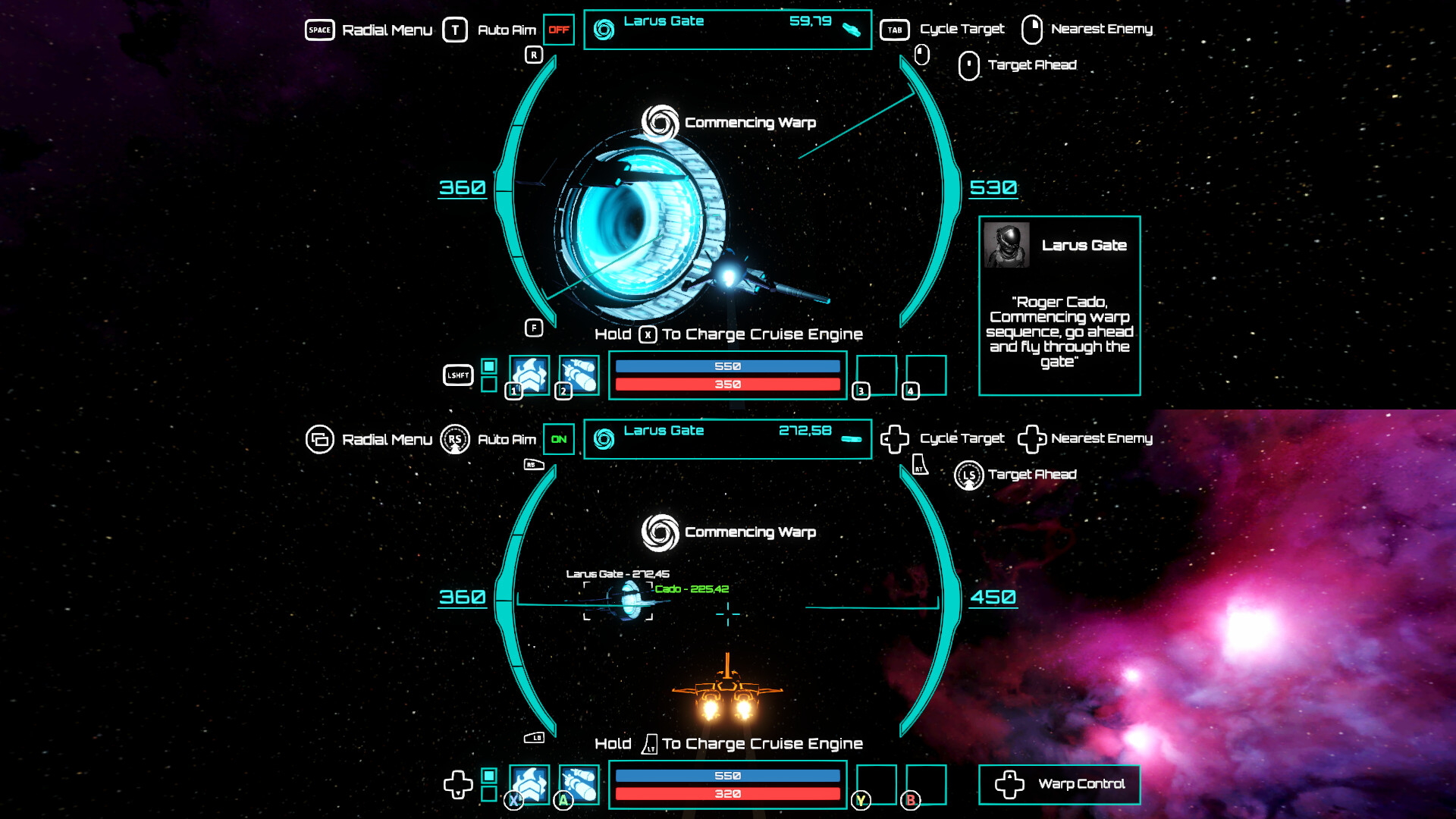Select the missile weapon in slot 2
The width and height of the screenshot is (1456, 819).
coord(579,375)
